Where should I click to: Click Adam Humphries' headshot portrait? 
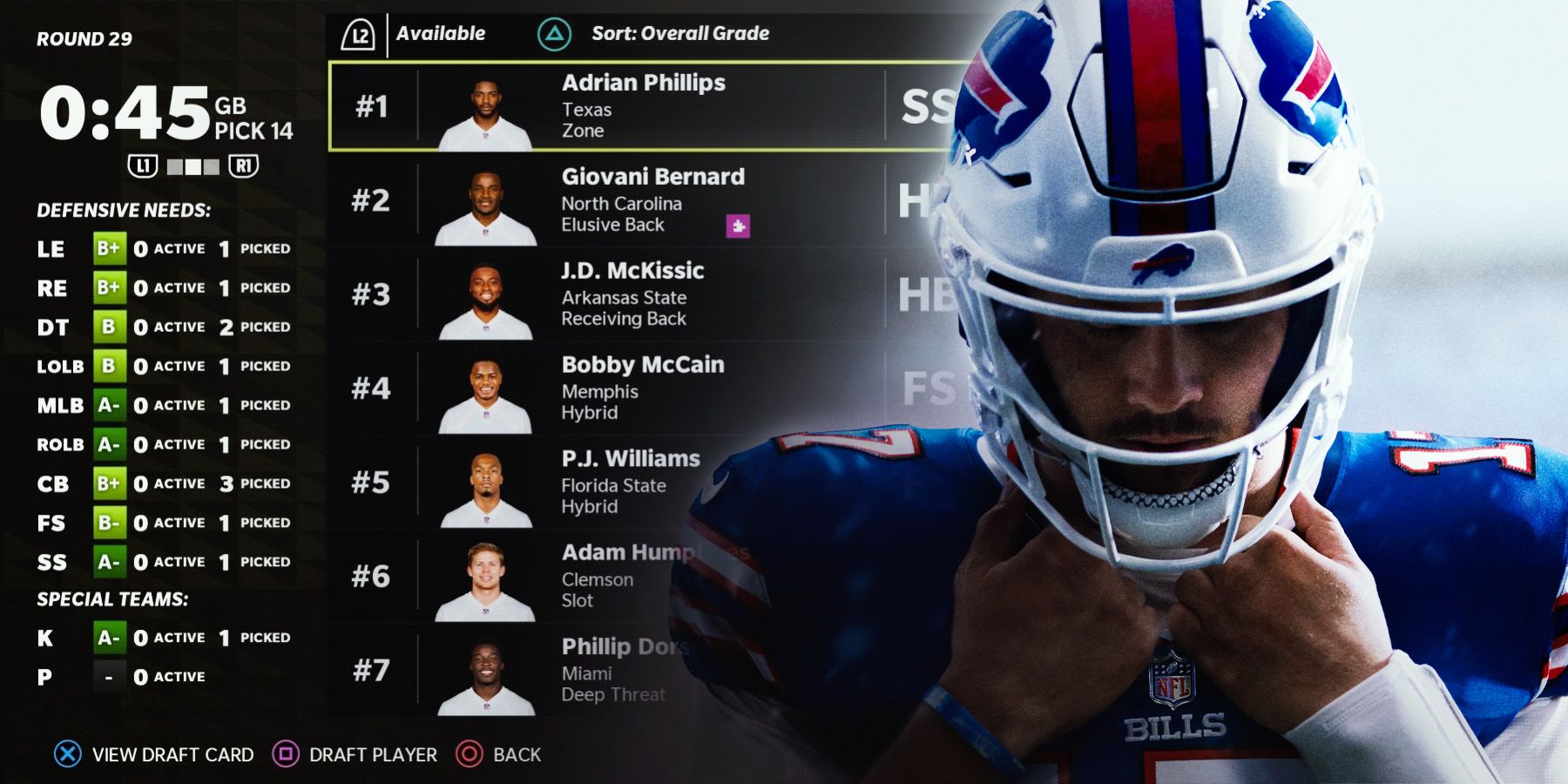(484, 578)
